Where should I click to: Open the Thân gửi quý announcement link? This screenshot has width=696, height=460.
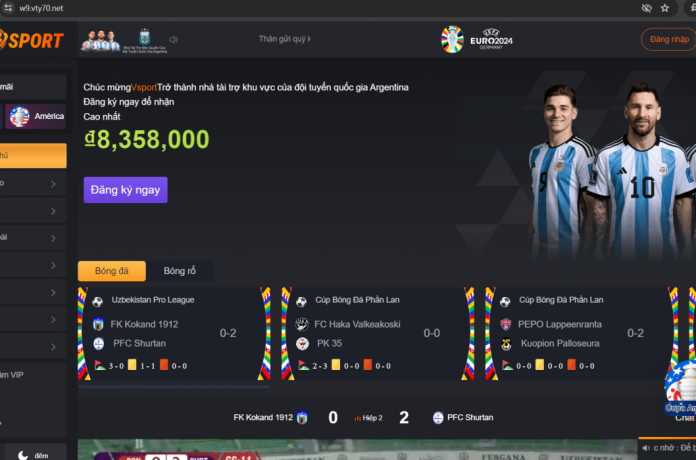click(284, 39)
